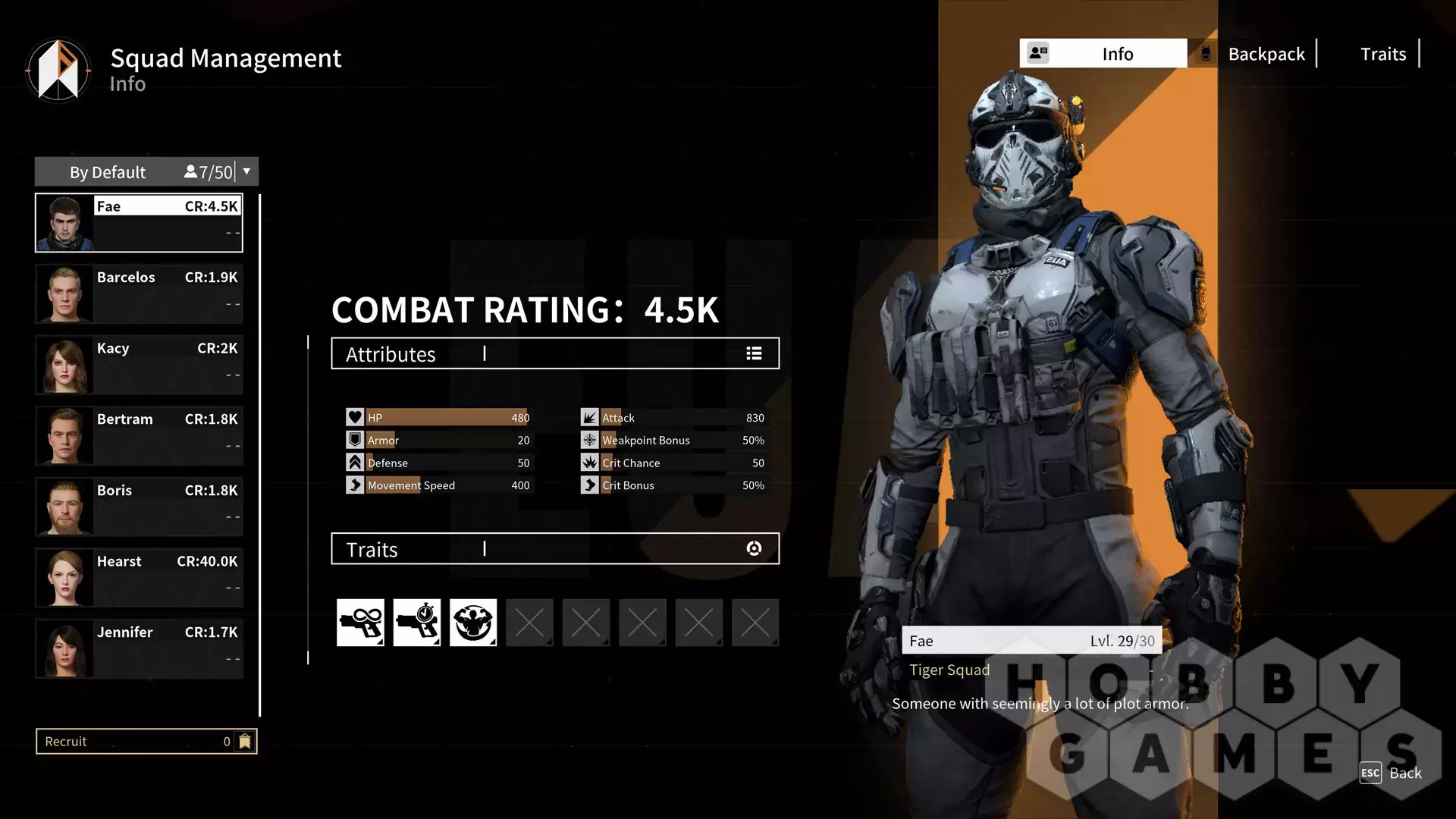The height and width of the screenshot is (819, 1456).
Task: Open the Traits section icon
Action: [x=754, y=549]
